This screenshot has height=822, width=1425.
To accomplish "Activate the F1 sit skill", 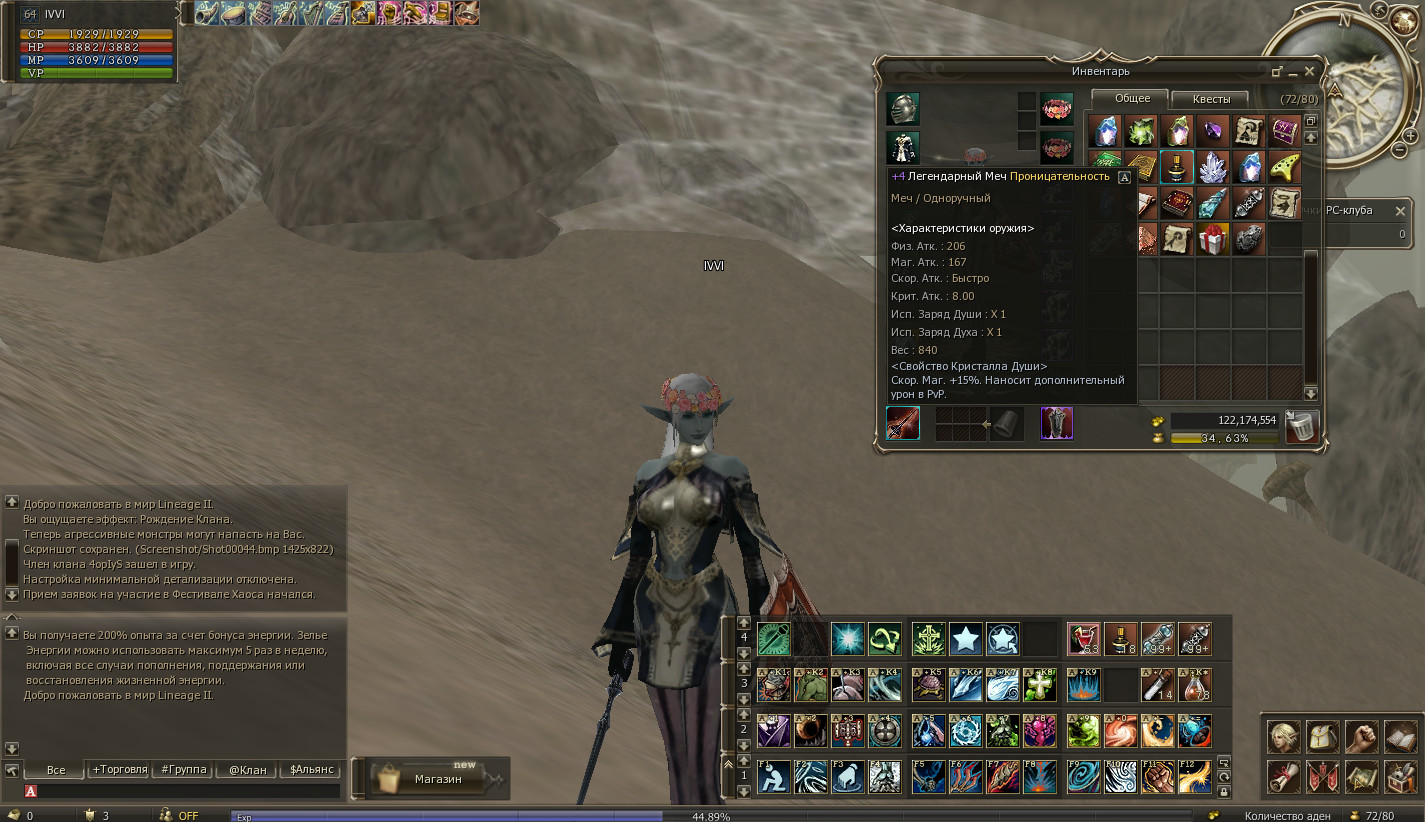I will pyautogui.click(x=773, y=777).
